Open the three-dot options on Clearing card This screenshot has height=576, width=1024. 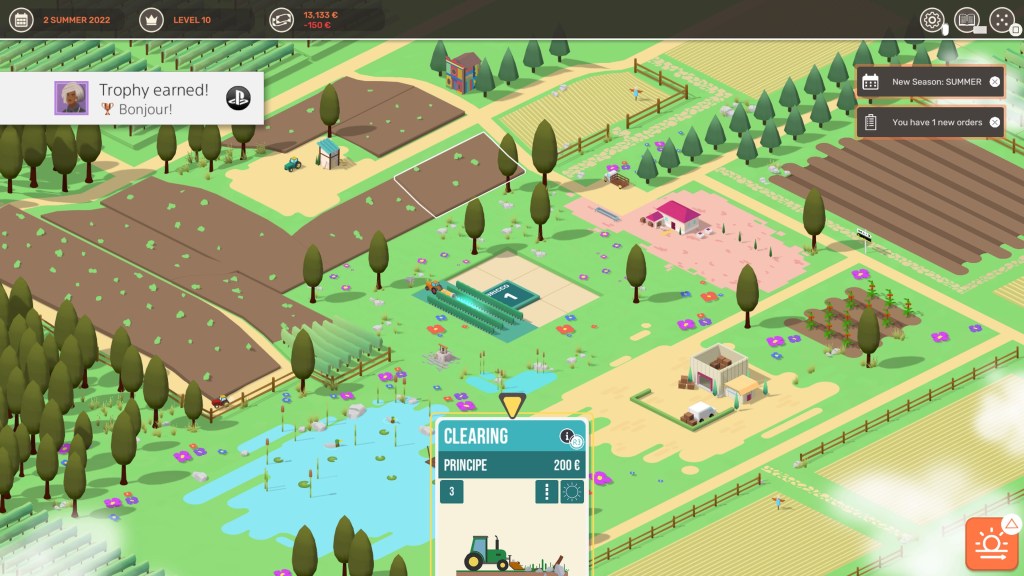546,492
